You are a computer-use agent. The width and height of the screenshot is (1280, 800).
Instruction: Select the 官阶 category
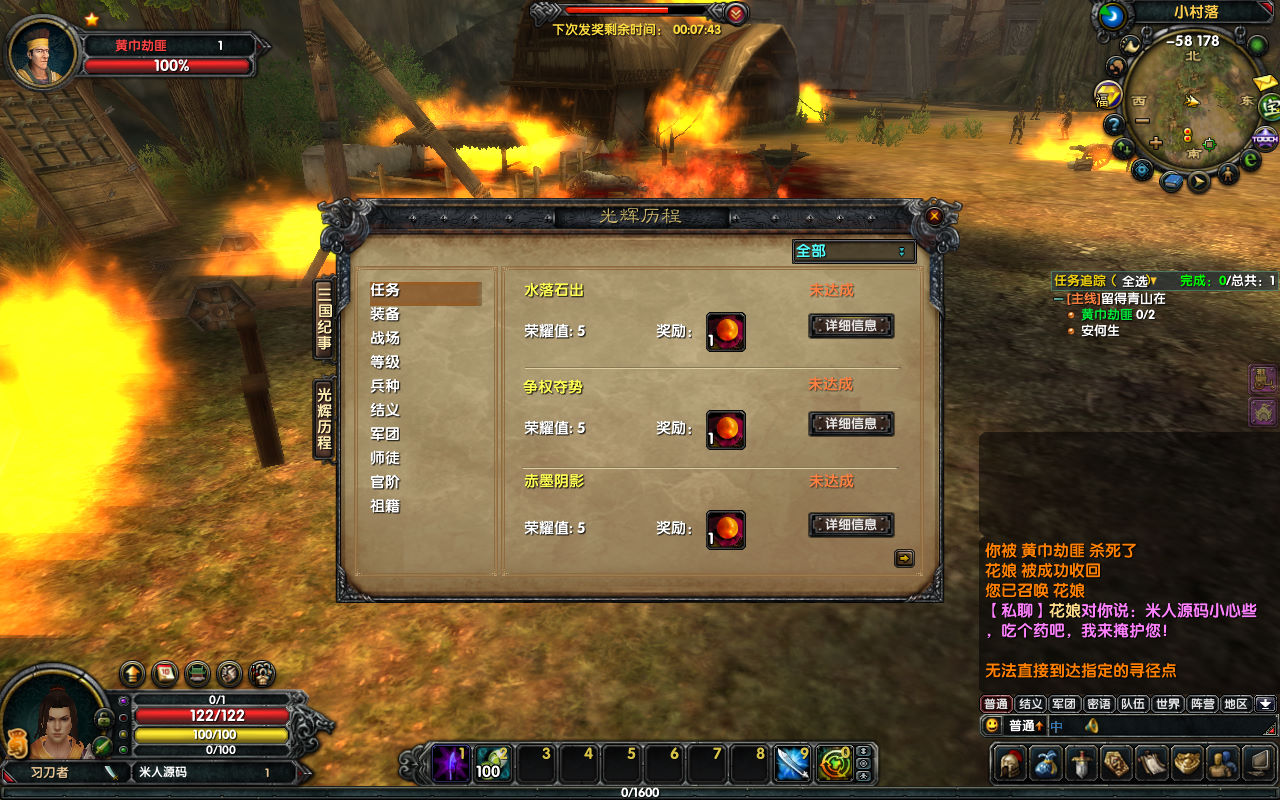pos(386,482)
